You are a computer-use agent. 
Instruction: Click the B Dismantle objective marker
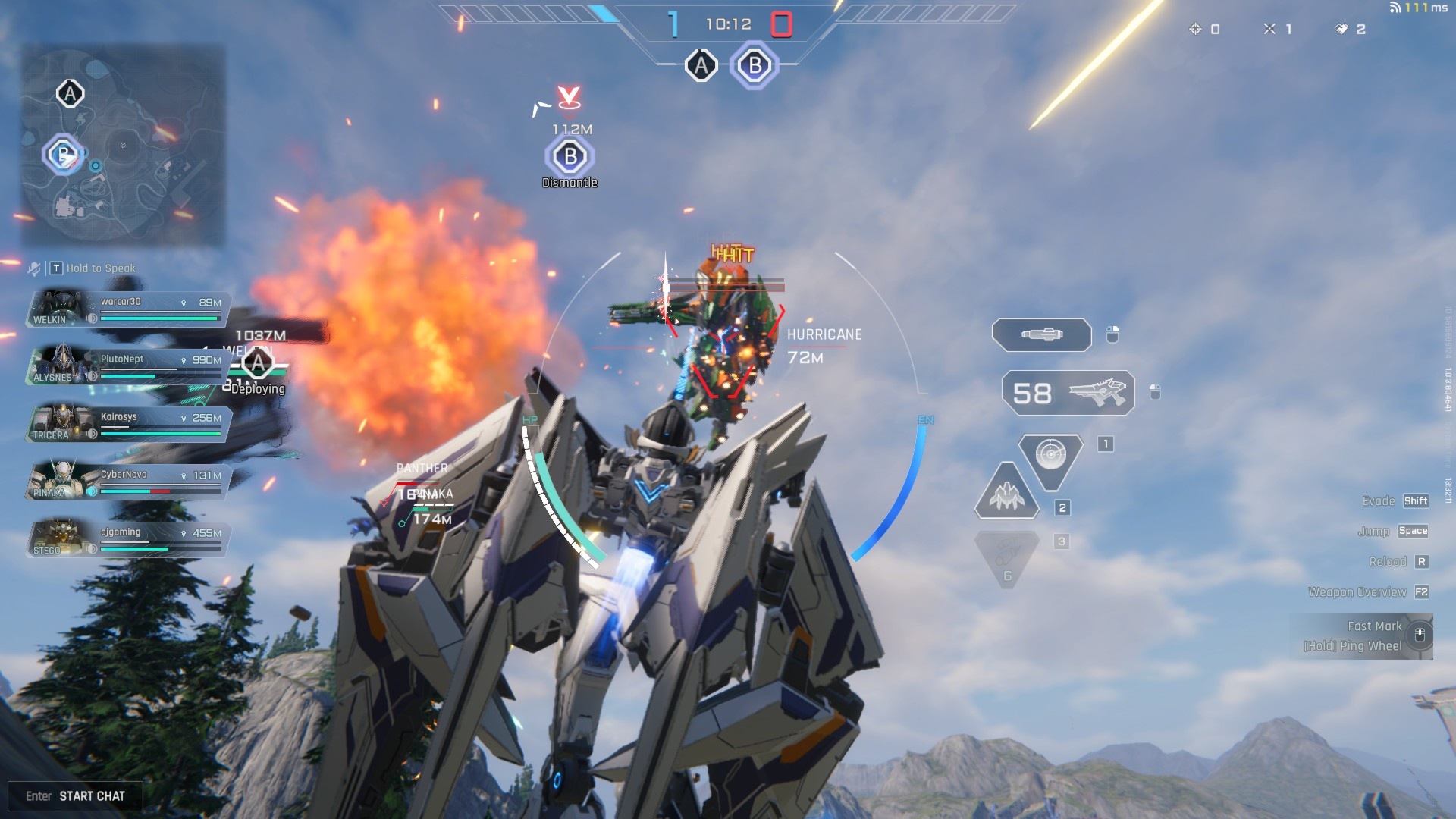click(570, 158)
